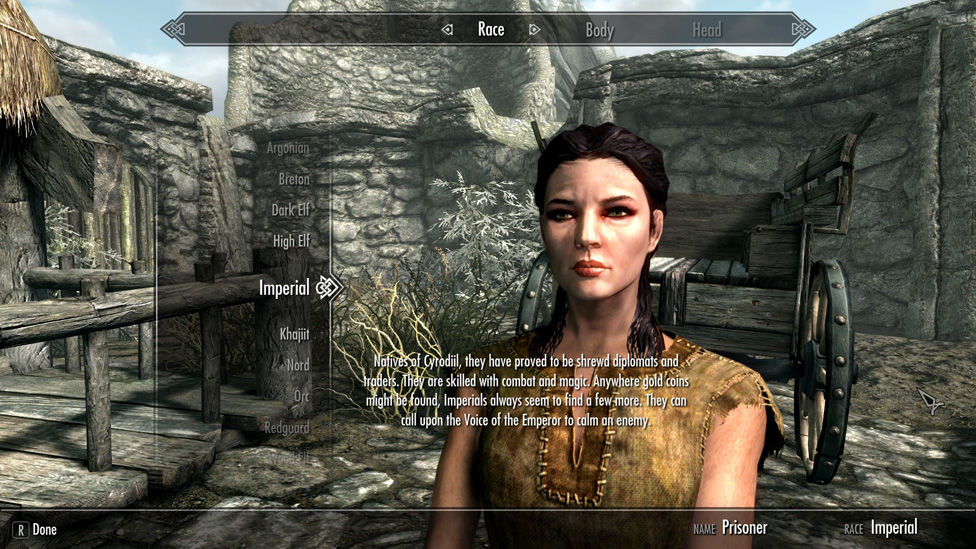Switch race to Khajiit
This screenshot has height=549, width=976.
[x=294, y=334]
